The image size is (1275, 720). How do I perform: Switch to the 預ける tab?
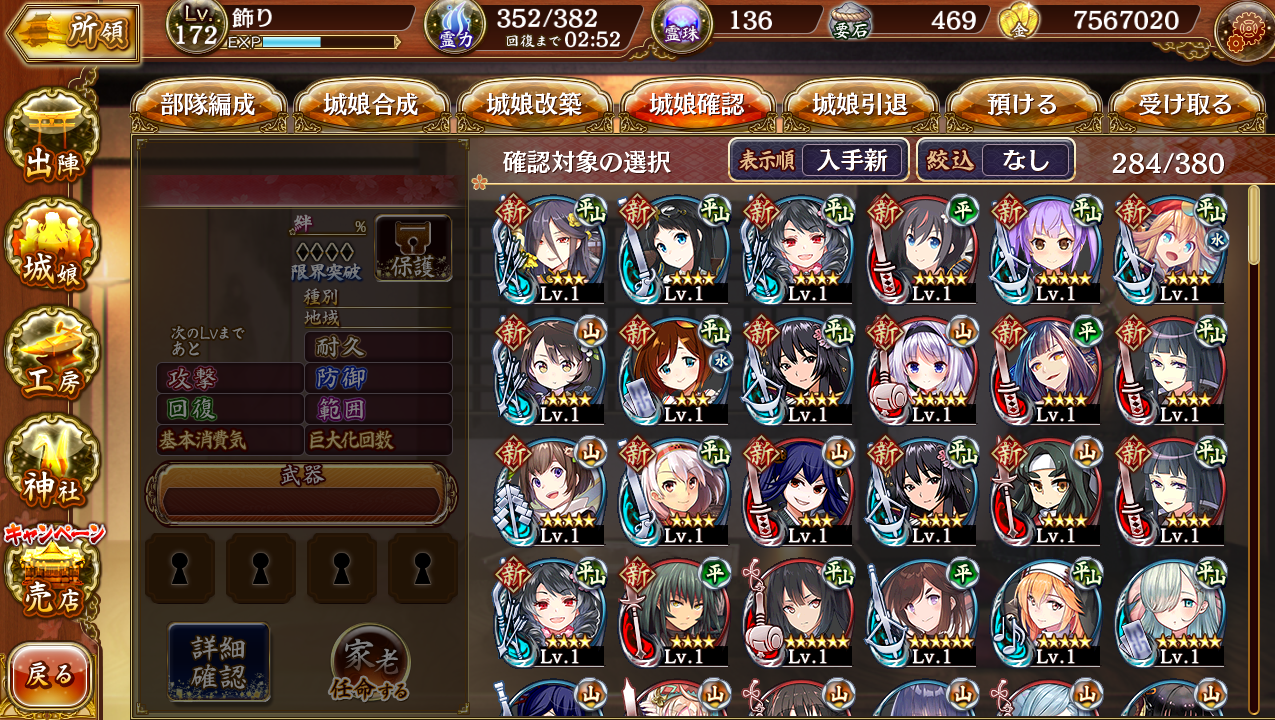(x=1022, y=105)
